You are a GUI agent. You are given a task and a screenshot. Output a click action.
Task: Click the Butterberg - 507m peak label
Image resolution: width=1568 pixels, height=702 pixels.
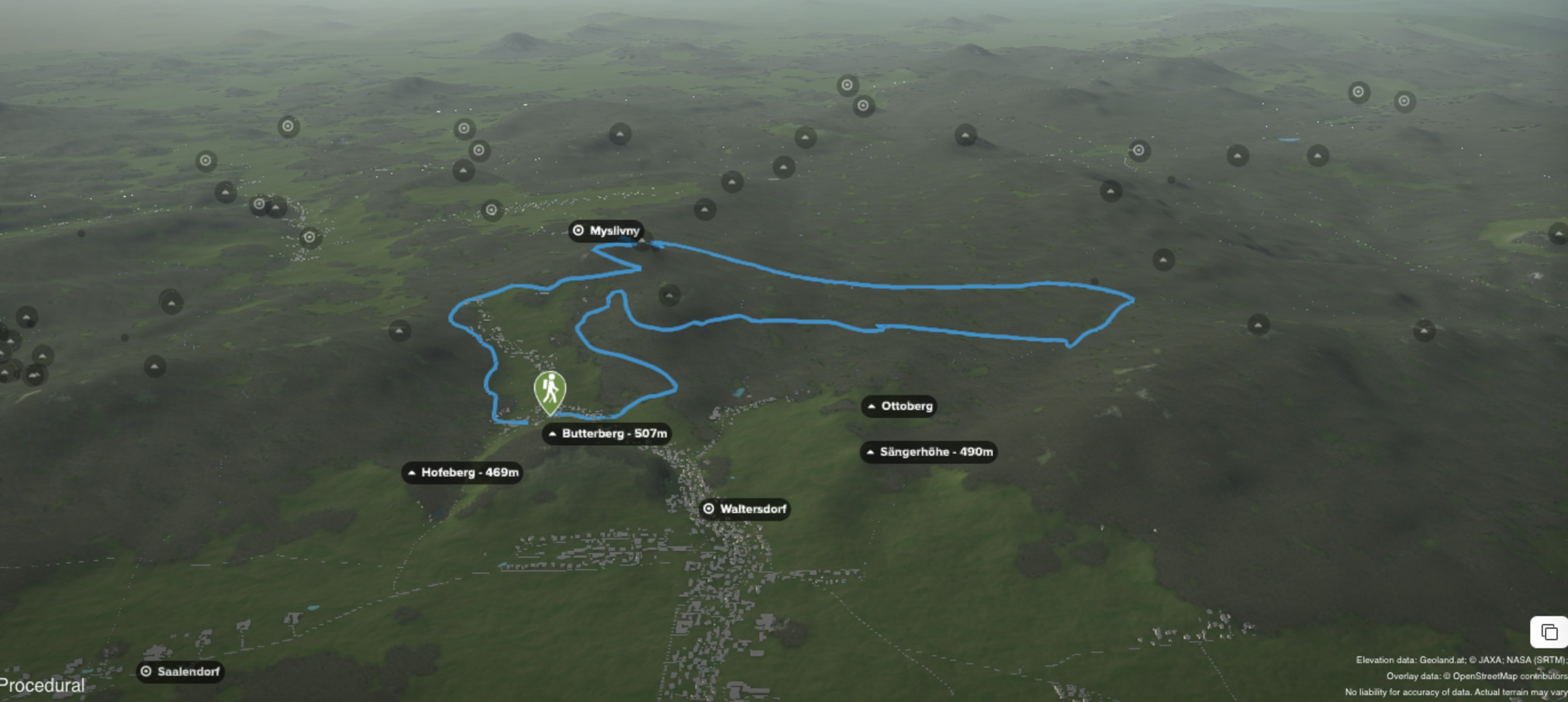[x=607, y=434]
